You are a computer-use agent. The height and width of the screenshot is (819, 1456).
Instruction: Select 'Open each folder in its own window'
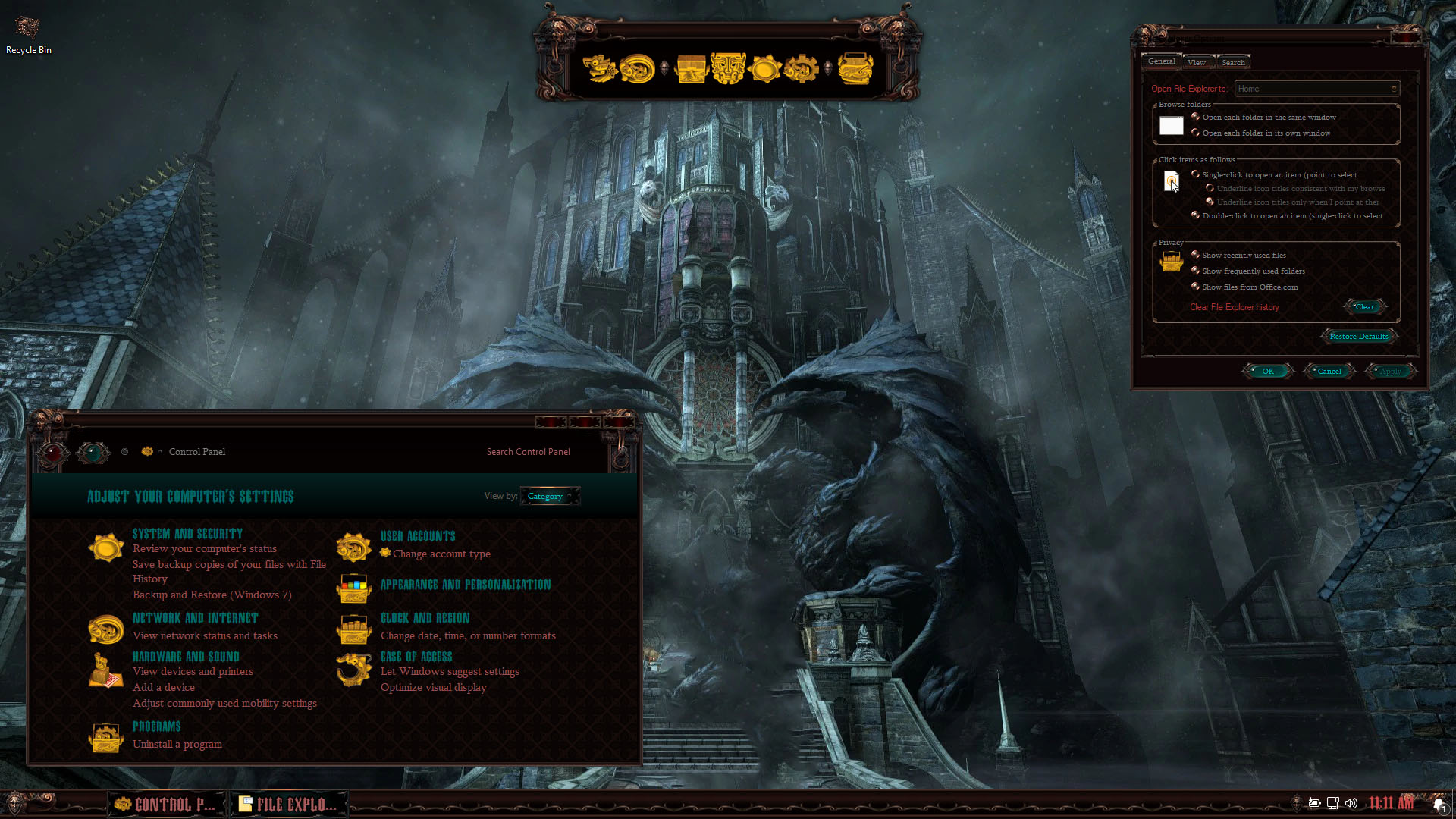(x=1196, y=133)
